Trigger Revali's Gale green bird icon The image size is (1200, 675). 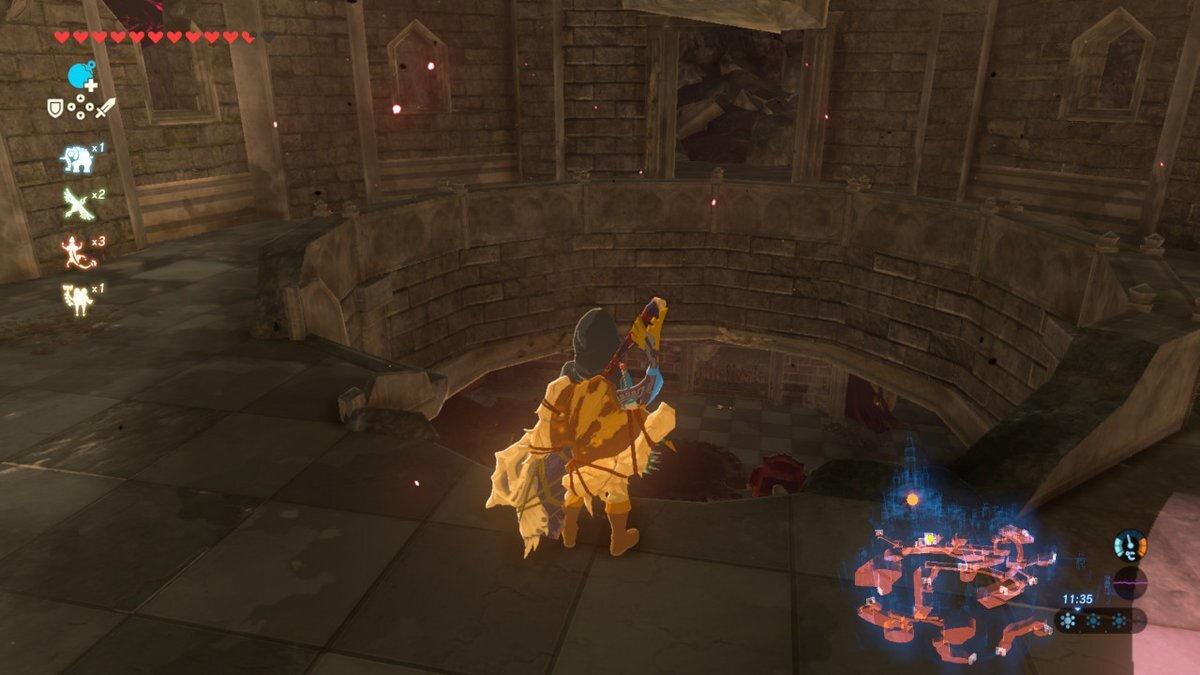pyautogui.click(x=76, y=204)
